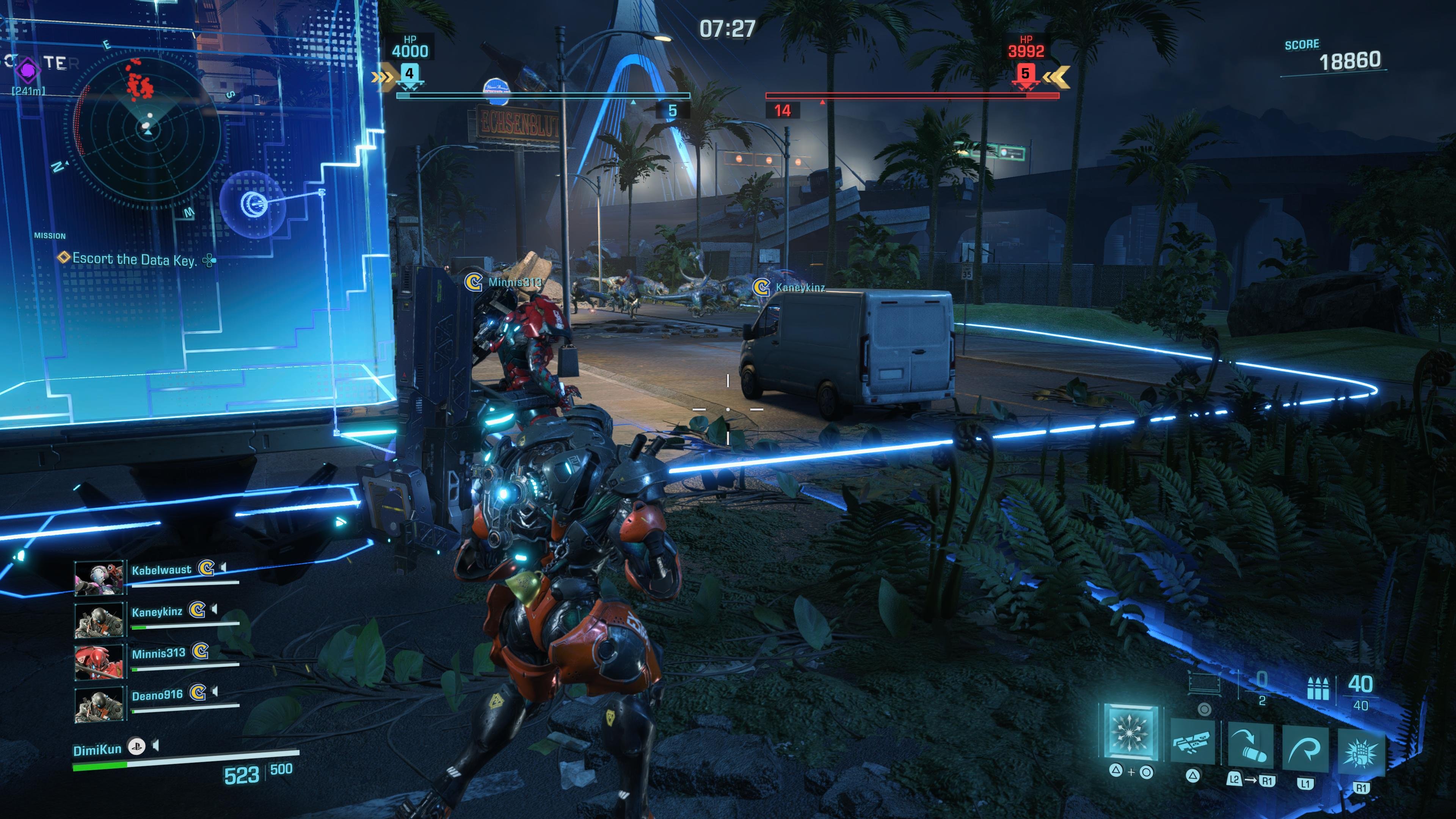Select the Escort the Data Key objective
Image resolution: width=1456 pixels, height=819 pixels.
click(x=135, y=259)
